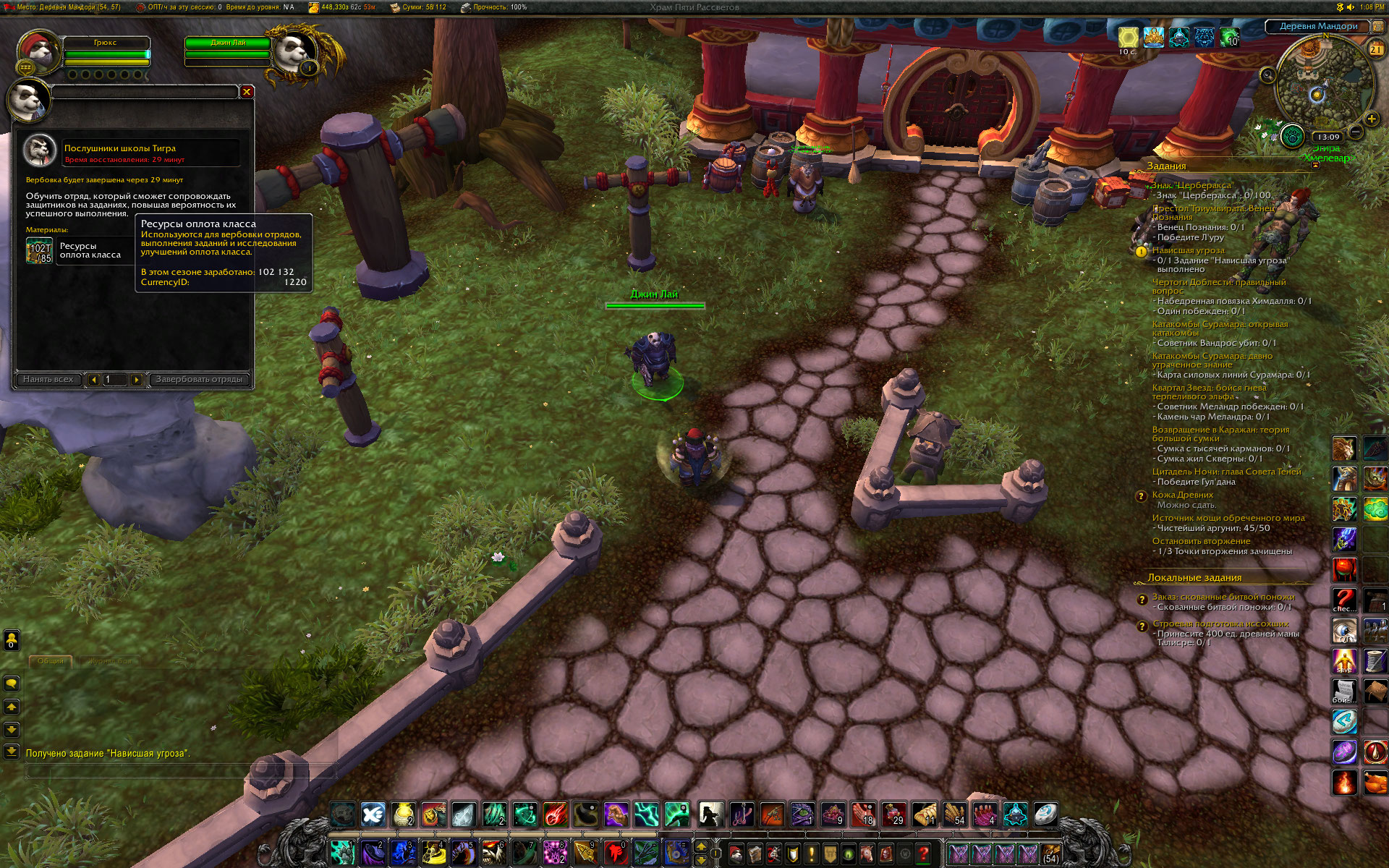Collapse the Задания quest tracker
The height and width of the screenshot is (868, 1389).
pyautogui.click(x=1315, y=166)
